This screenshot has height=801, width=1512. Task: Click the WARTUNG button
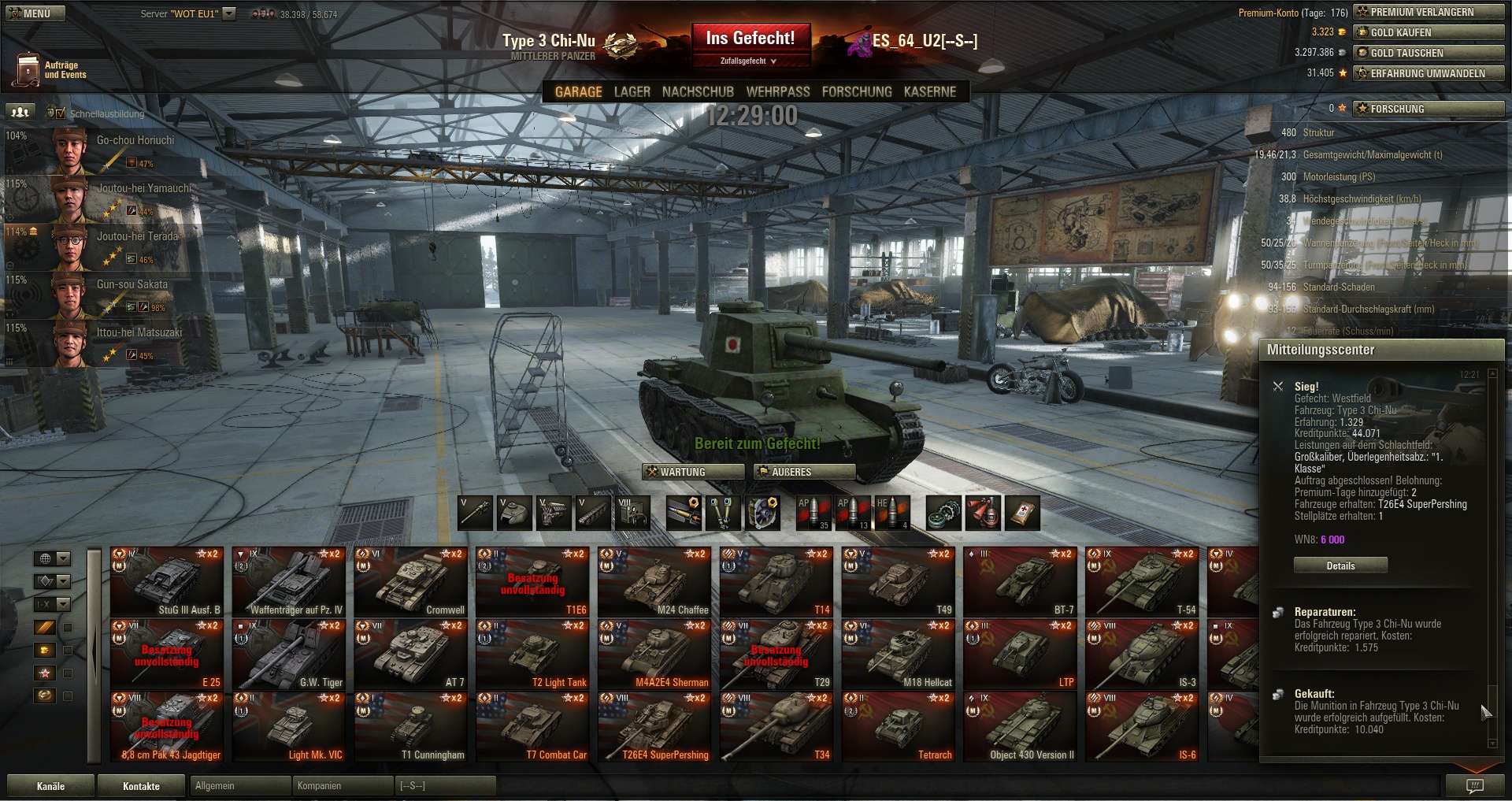click(x=693, y=472)
